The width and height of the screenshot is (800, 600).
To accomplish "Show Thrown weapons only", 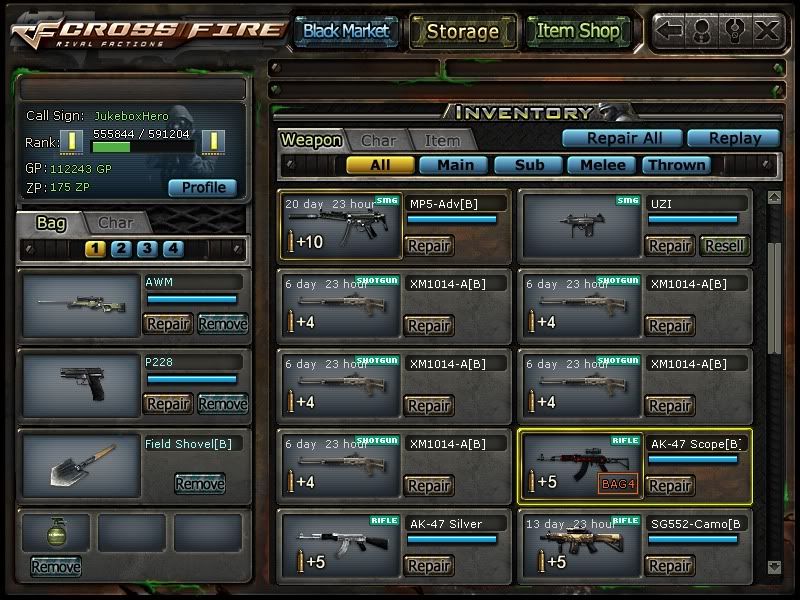I will coord(676,165).
